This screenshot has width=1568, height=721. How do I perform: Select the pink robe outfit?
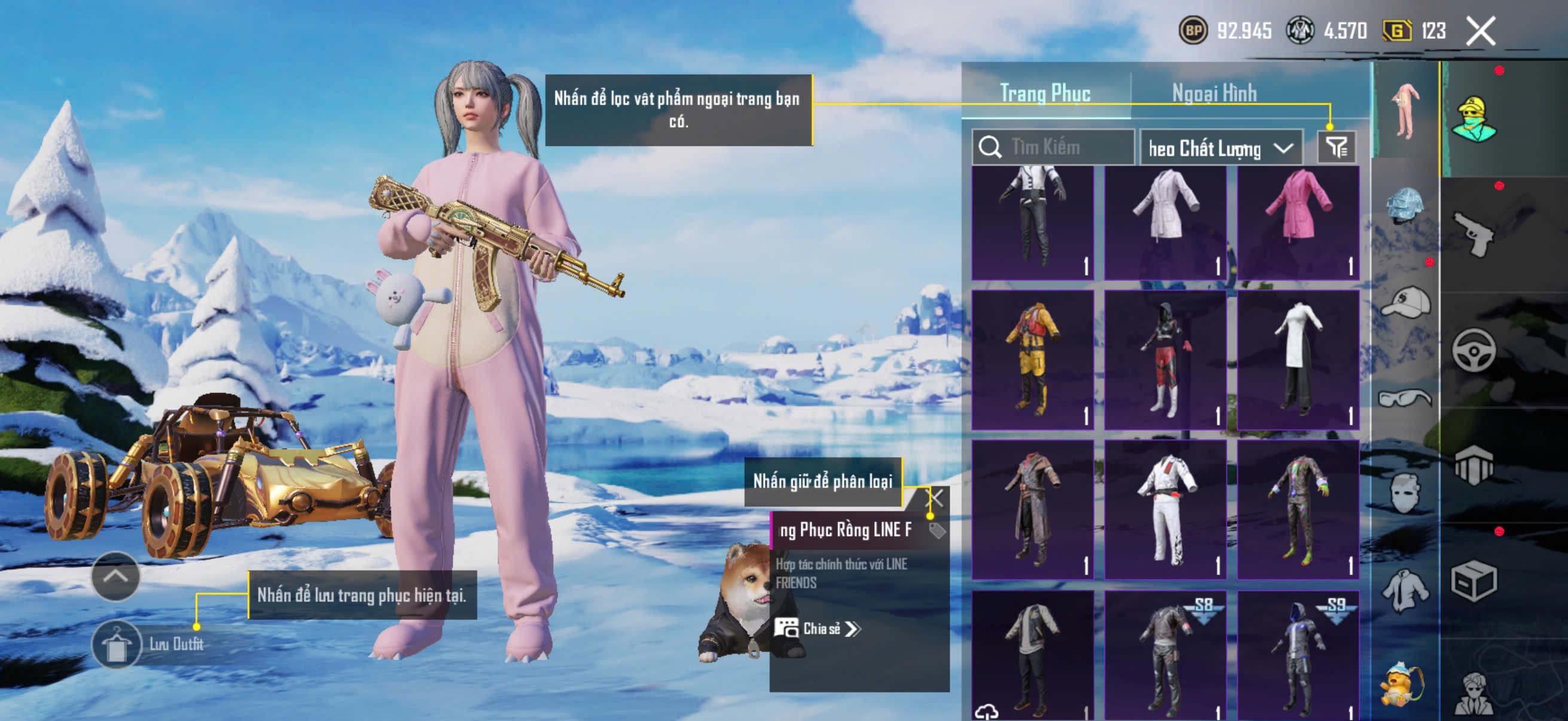point(1298,222)
